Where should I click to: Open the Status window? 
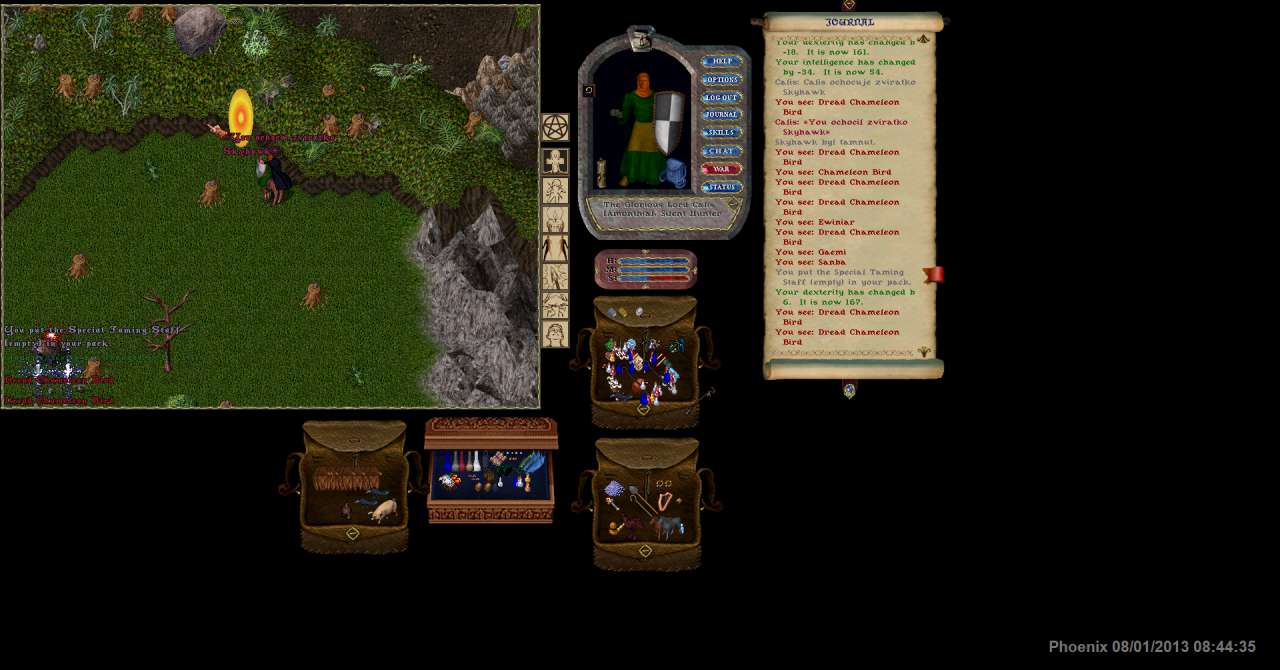[721, 187]
